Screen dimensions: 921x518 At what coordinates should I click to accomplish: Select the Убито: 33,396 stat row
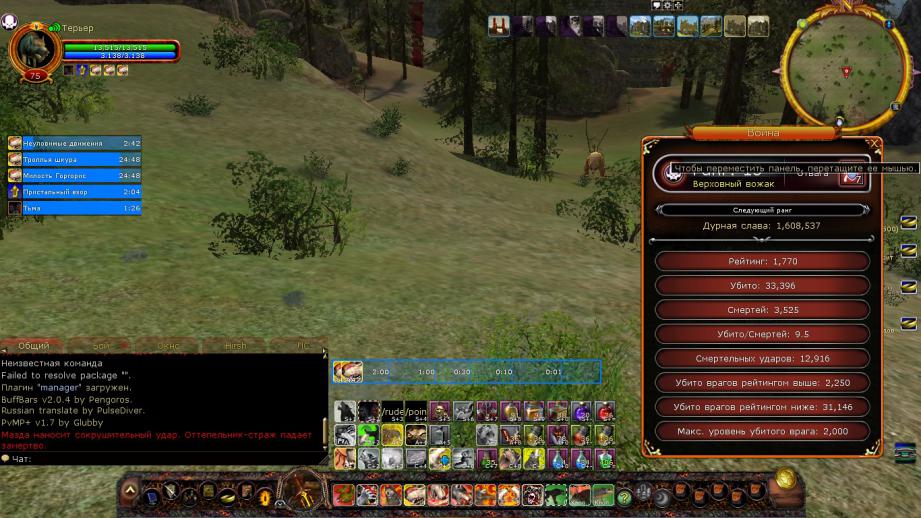click(x=762, y=286)
